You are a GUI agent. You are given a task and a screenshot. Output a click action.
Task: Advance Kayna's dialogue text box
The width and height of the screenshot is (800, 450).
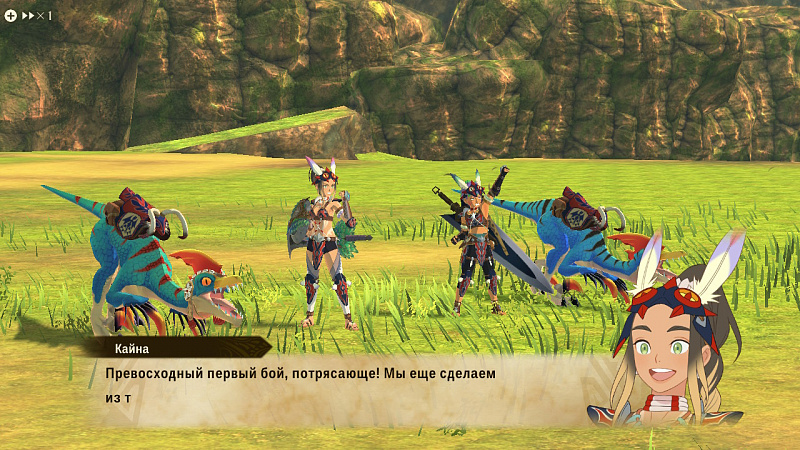click(340, 385)
